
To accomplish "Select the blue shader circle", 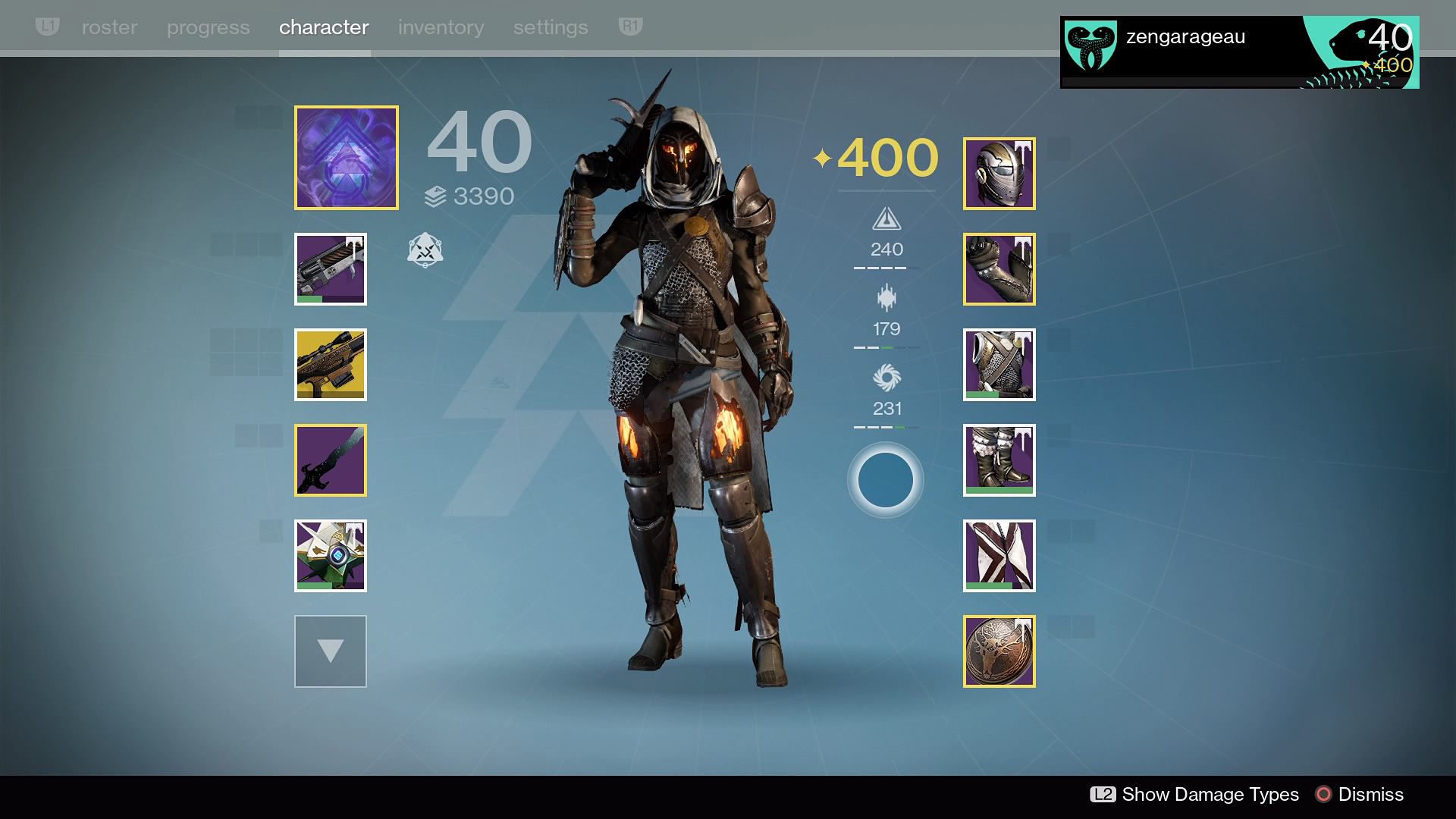I will tap(885, 480).
